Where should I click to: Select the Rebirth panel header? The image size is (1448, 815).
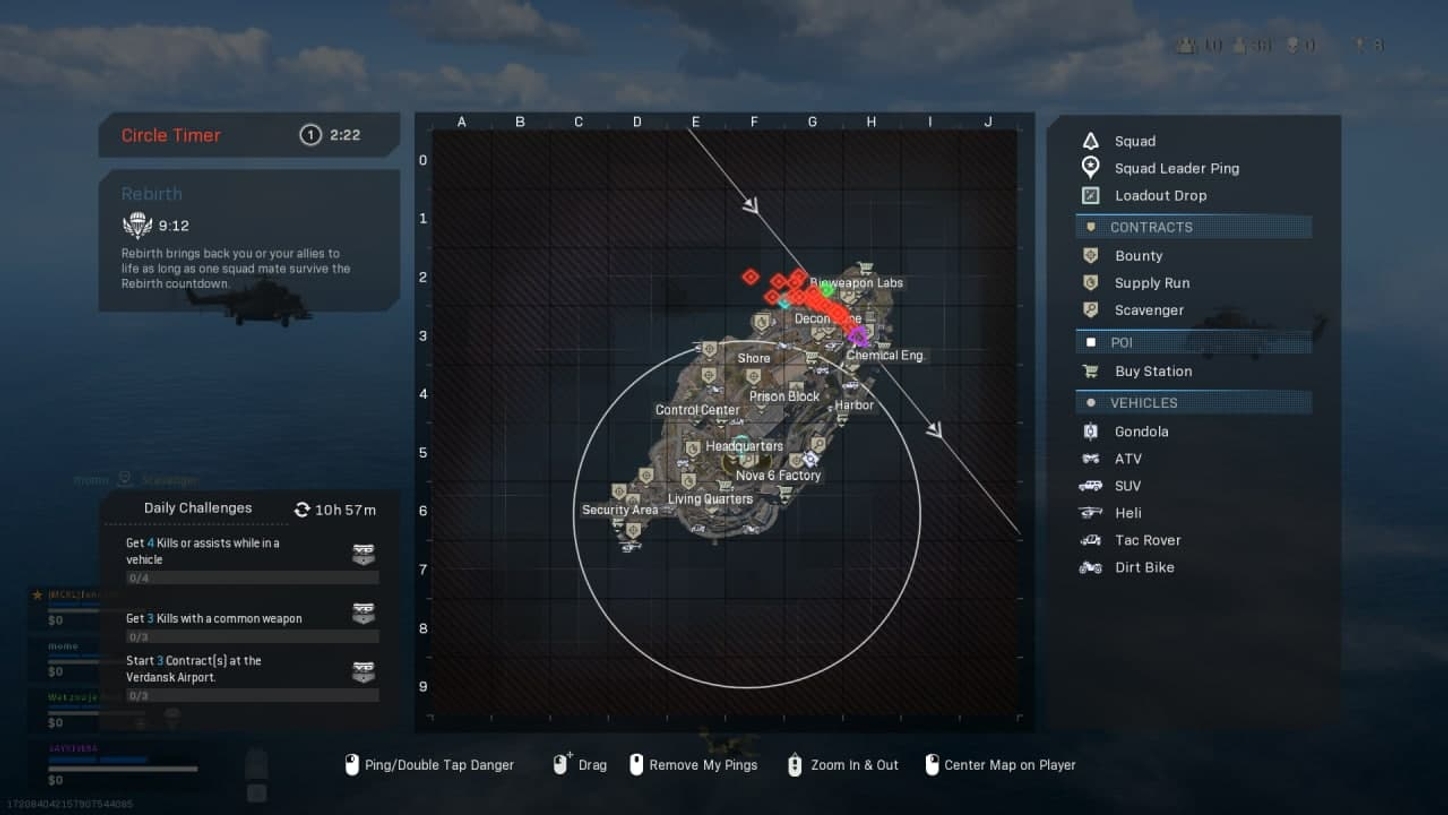point(151,193)
